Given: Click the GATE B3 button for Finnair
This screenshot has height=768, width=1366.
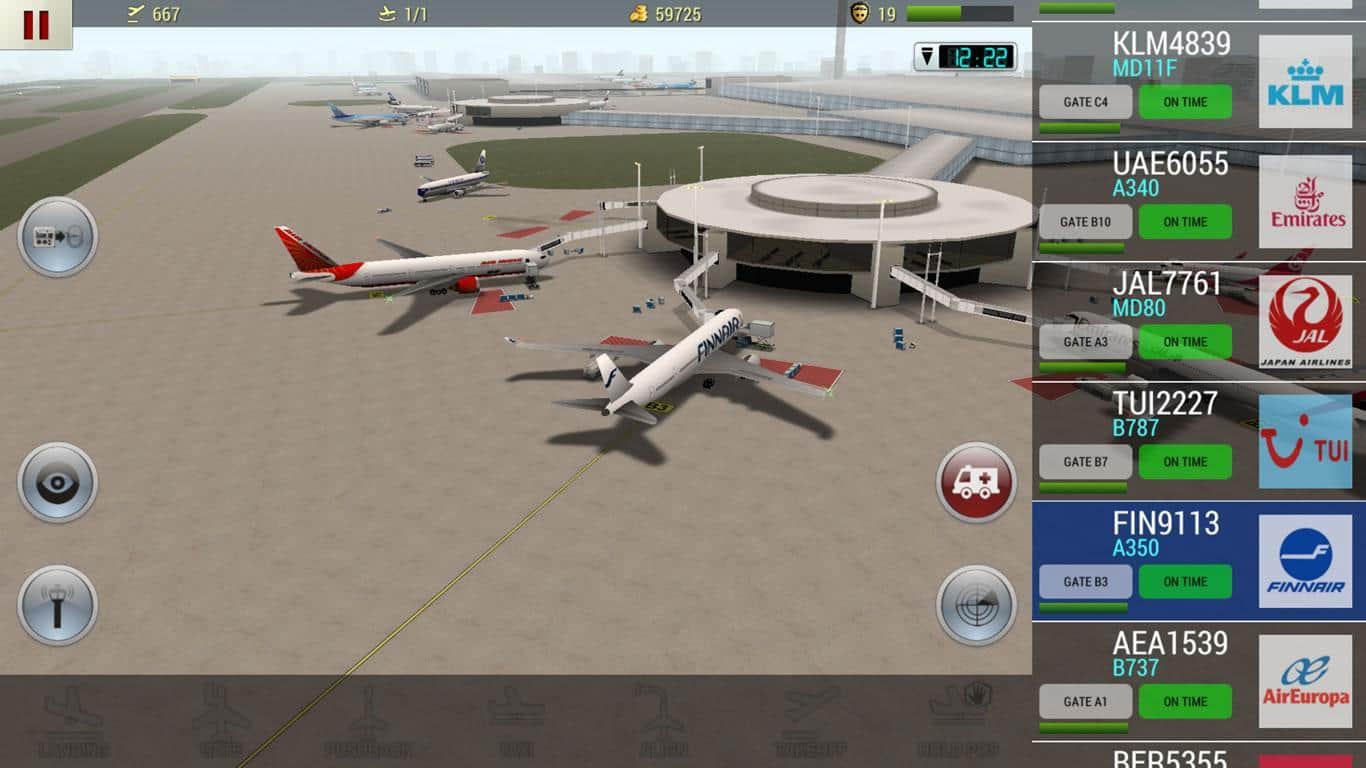Looking at the screenshot, I should (1085, 582).
